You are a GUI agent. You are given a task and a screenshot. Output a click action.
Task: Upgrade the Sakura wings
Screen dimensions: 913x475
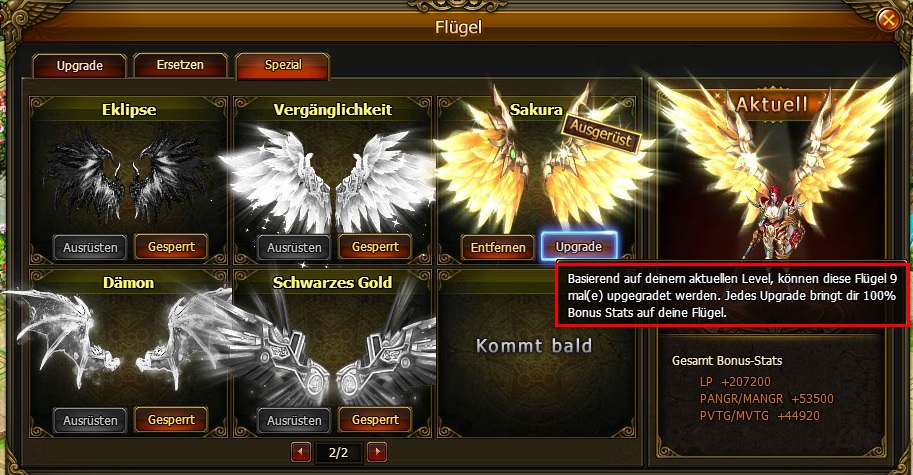578,246
